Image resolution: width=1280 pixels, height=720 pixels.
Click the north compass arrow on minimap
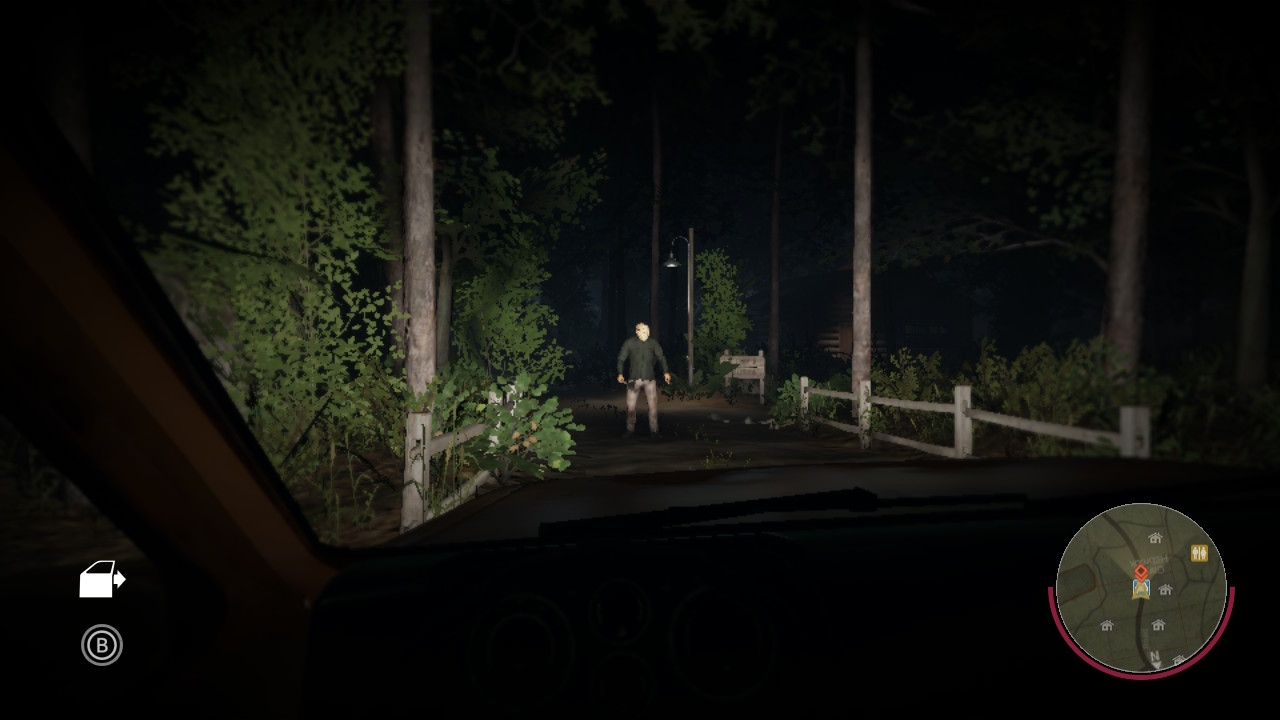click(x=1156, y=657)
